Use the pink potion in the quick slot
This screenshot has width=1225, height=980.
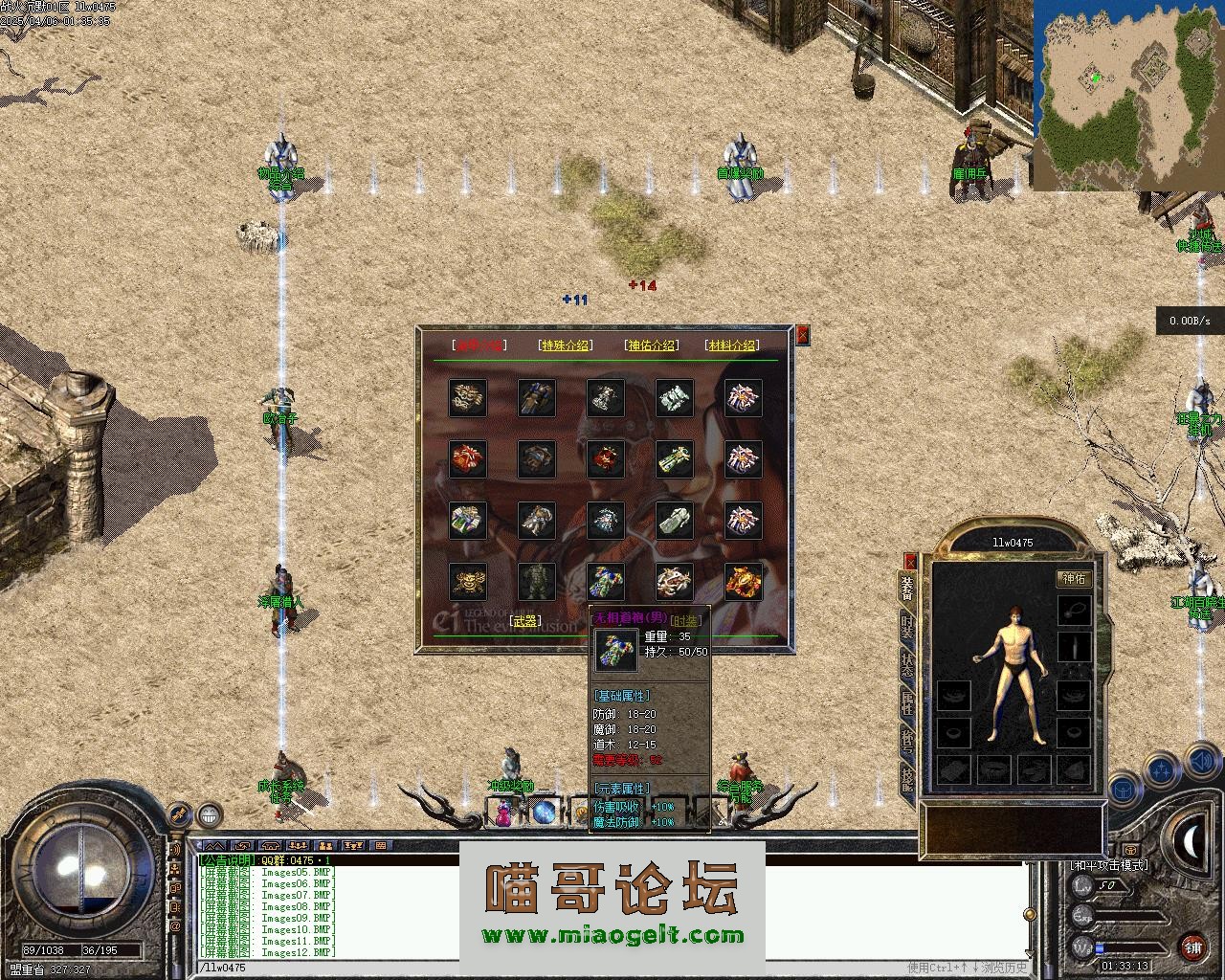pos(504,813)
